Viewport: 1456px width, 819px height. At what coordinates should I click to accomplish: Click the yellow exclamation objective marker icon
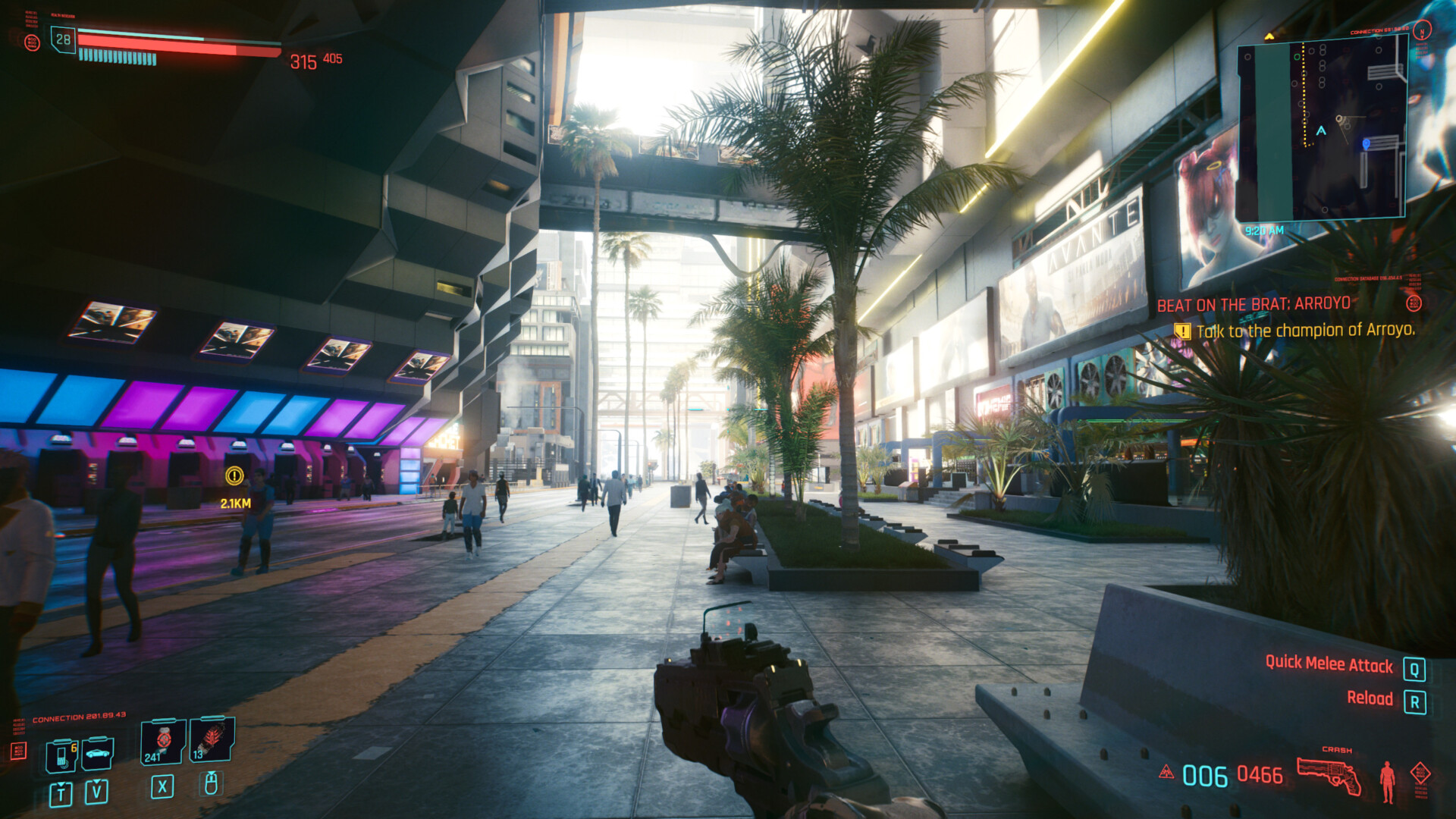[1181, 331]
